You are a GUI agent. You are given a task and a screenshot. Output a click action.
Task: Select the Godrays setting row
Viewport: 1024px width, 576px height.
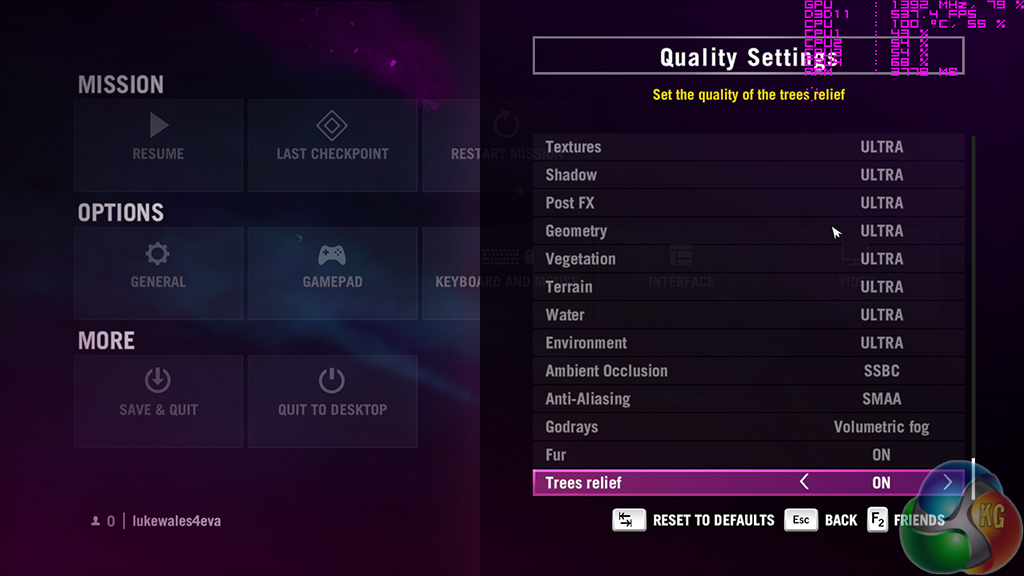click(748, 427)
